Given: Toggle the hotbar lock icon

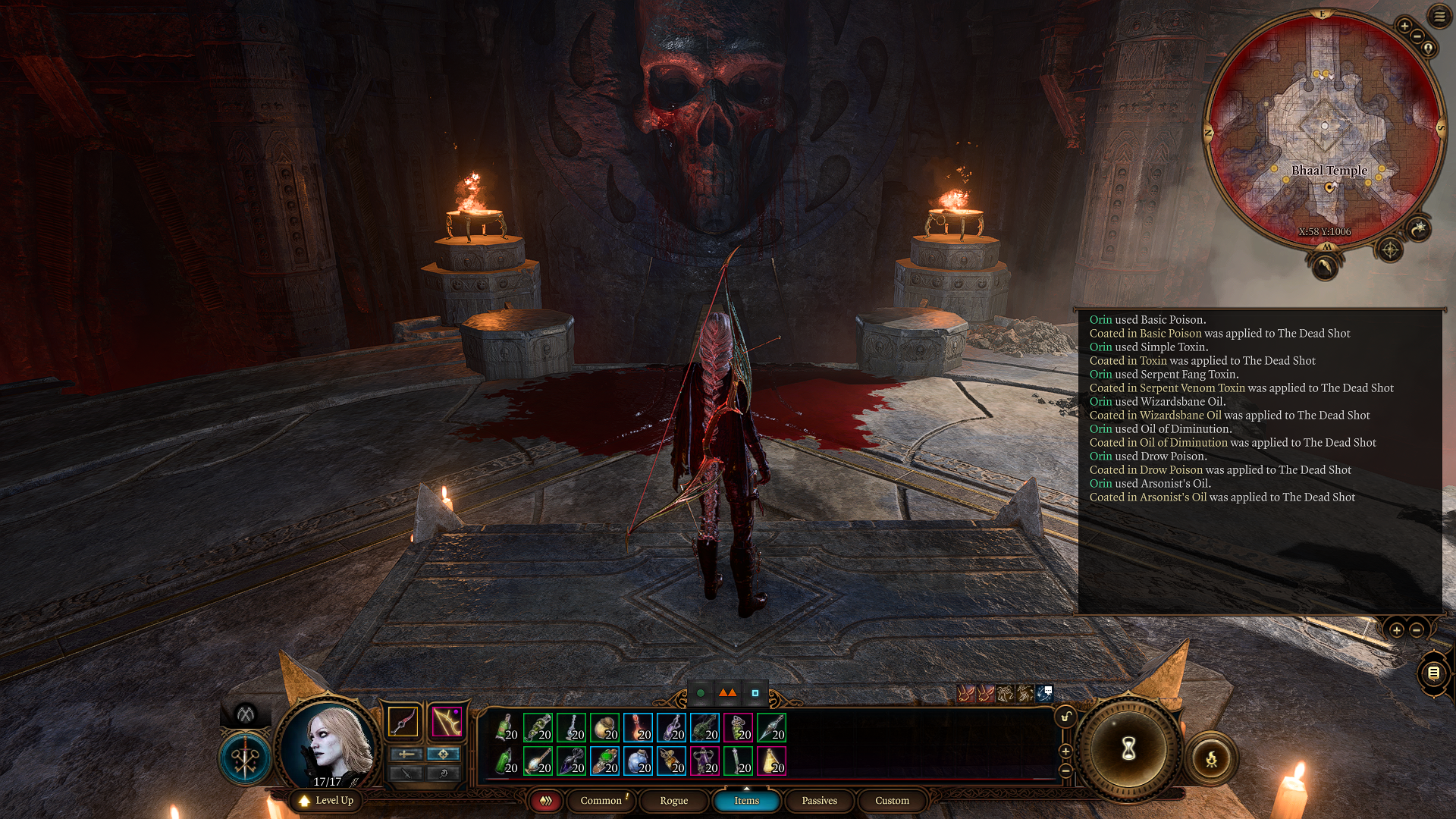Looking at the screenshot, I should 1065,717.
